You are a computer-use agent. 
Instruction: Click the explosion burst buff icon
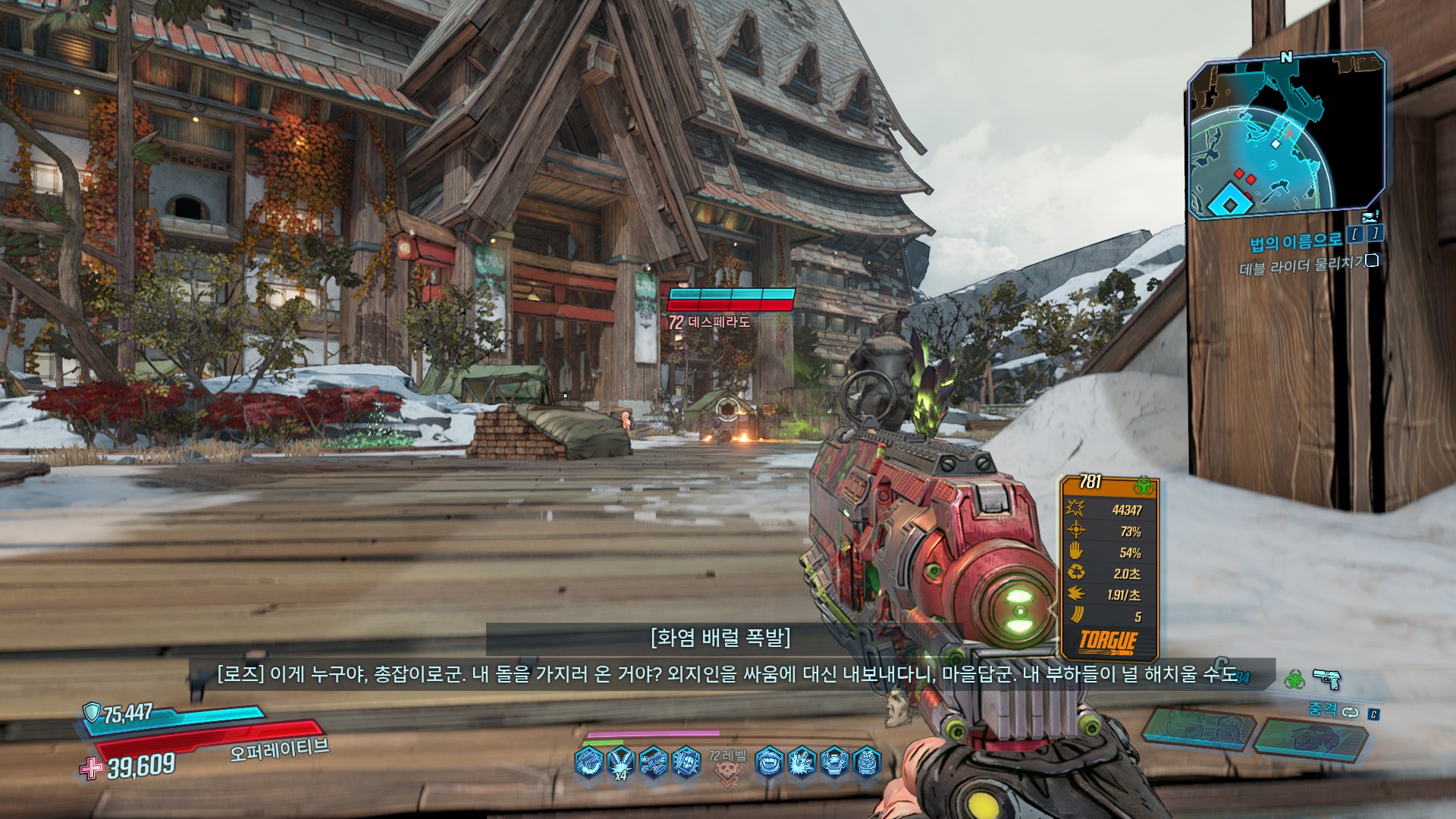(802, 761)
